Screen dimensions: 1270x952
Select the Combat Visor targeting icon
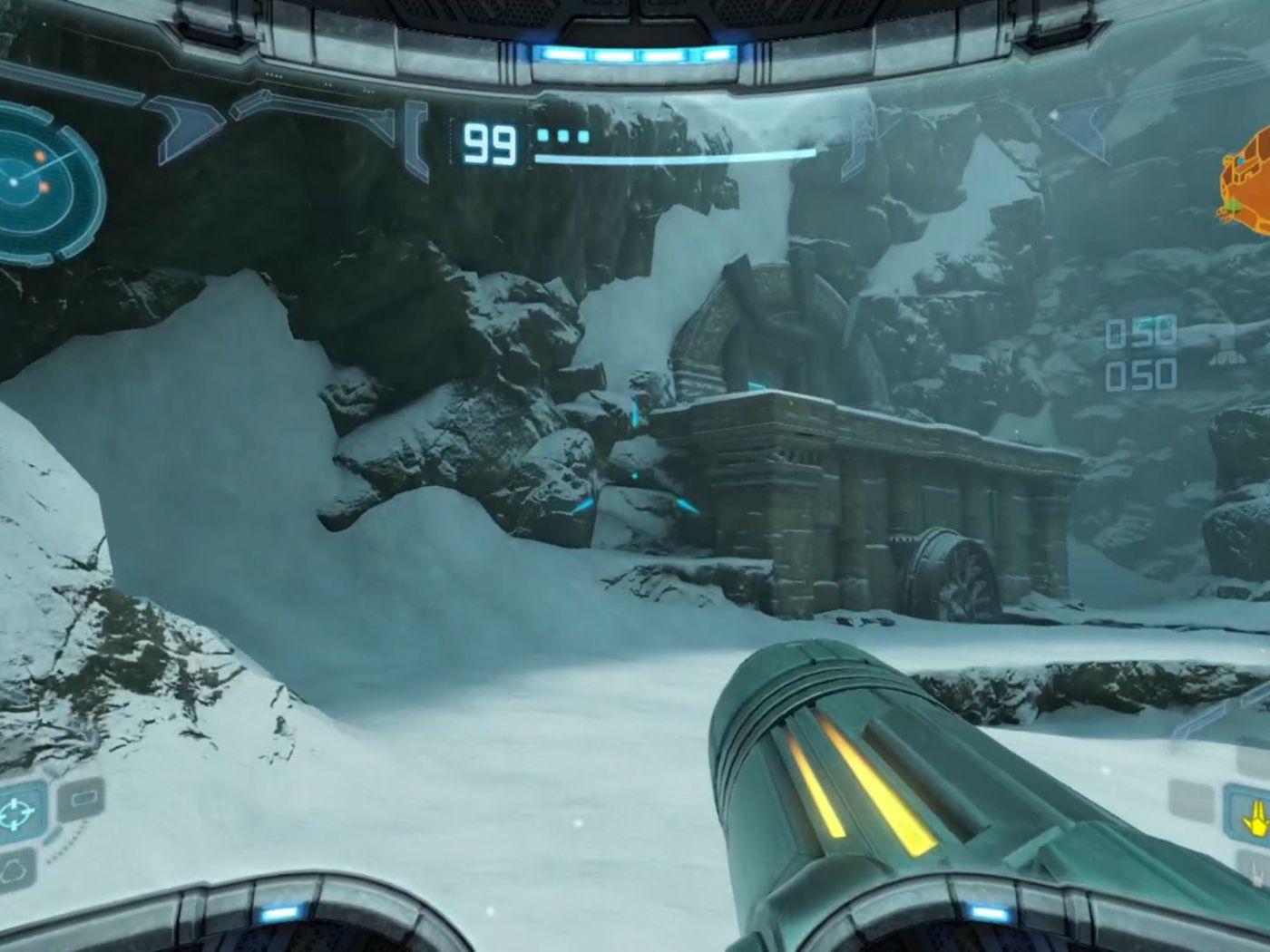[14, 810]
